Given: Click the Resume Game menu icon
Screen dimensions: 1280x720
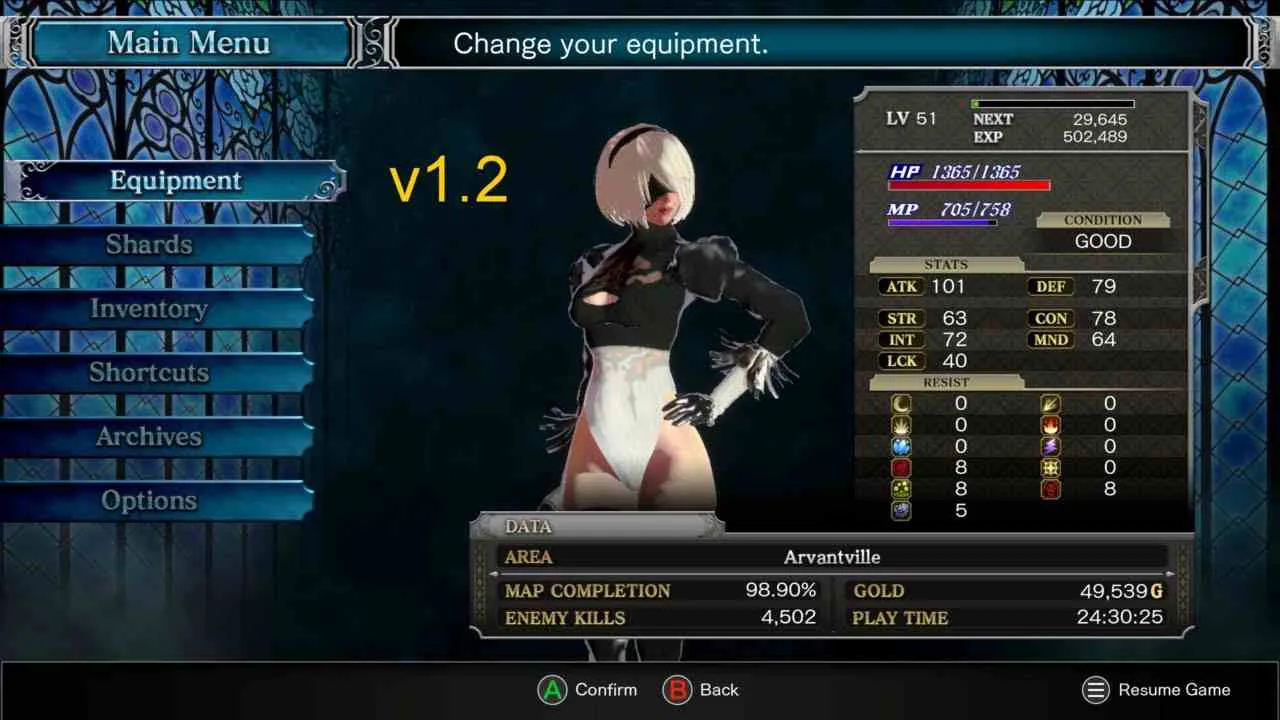Looking at the screenshot, I should [1097, 690].
